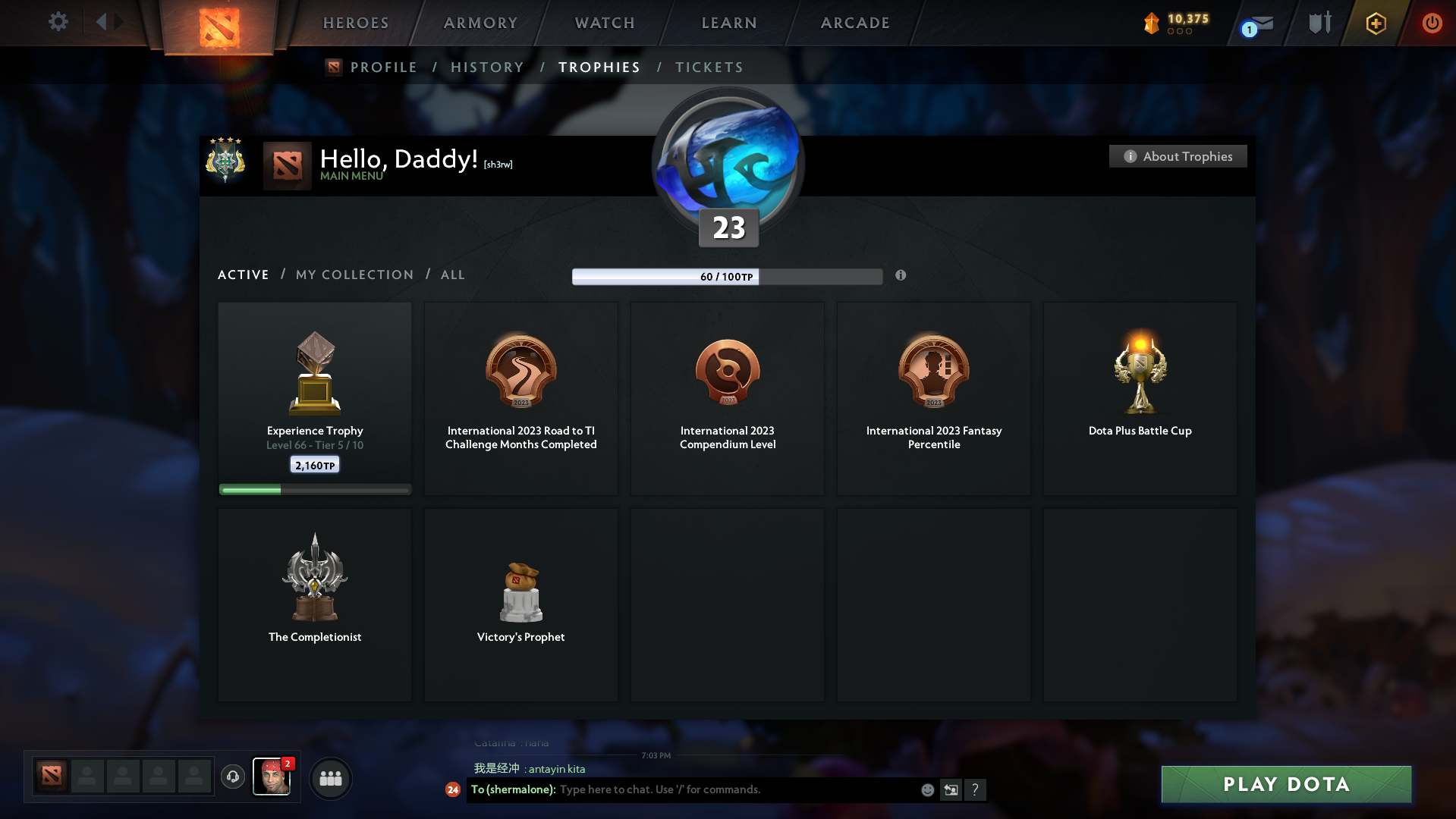The image size is (1456, 819).
Task: Open the settings gear
Action: (x=58, y=22)
